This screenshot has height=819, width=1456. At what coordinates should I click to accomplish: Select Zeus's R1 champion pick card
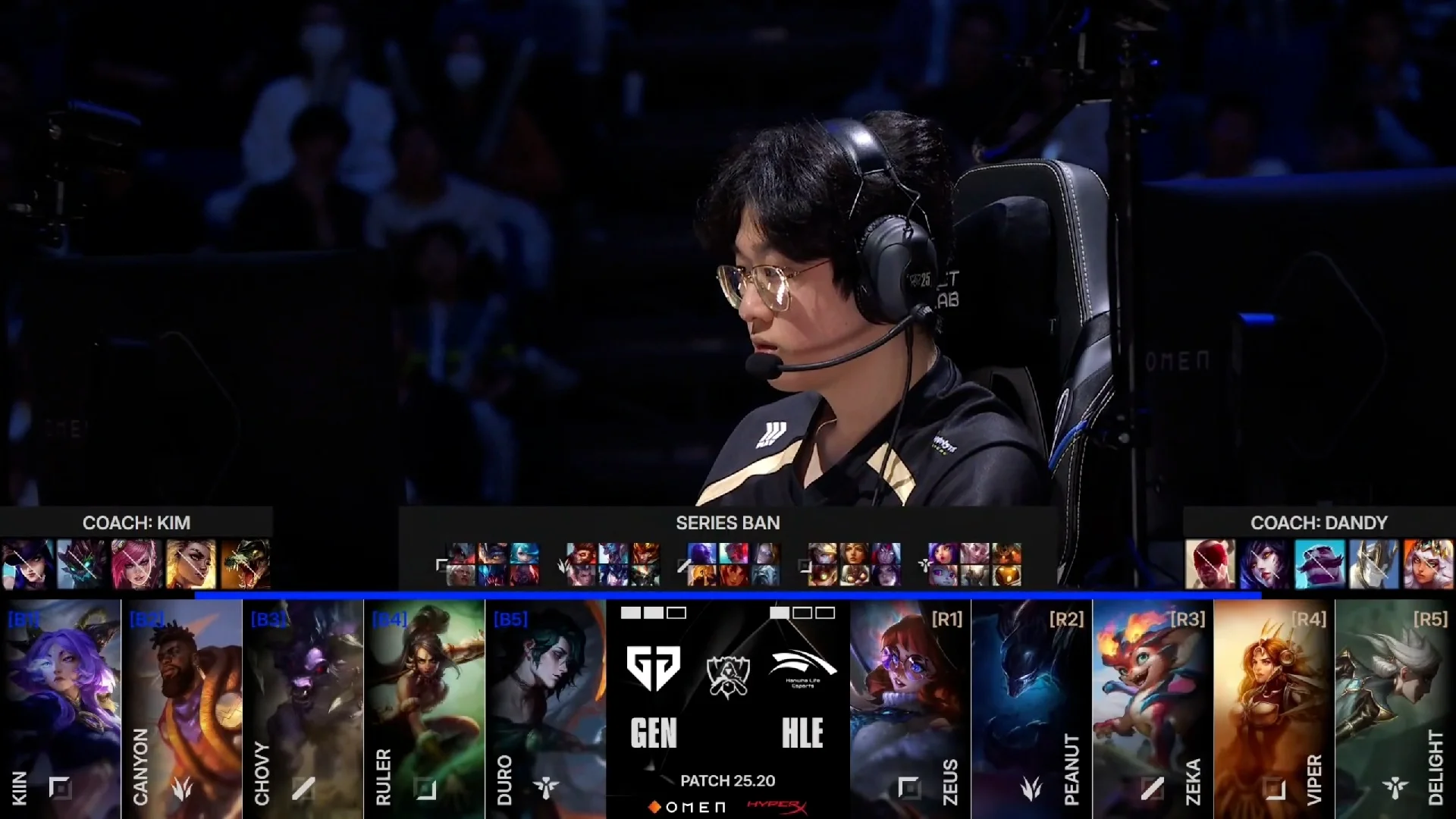pos(910,709)
